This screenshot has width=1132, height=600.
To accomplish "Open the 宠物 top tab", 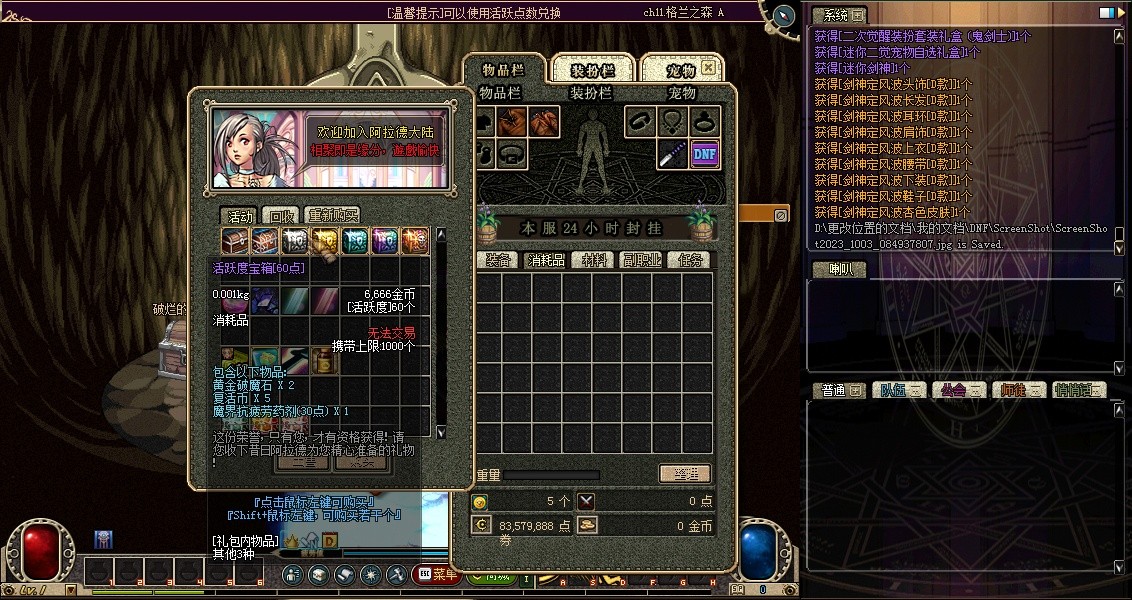I will pyautogui.click(x=681, y=70).
